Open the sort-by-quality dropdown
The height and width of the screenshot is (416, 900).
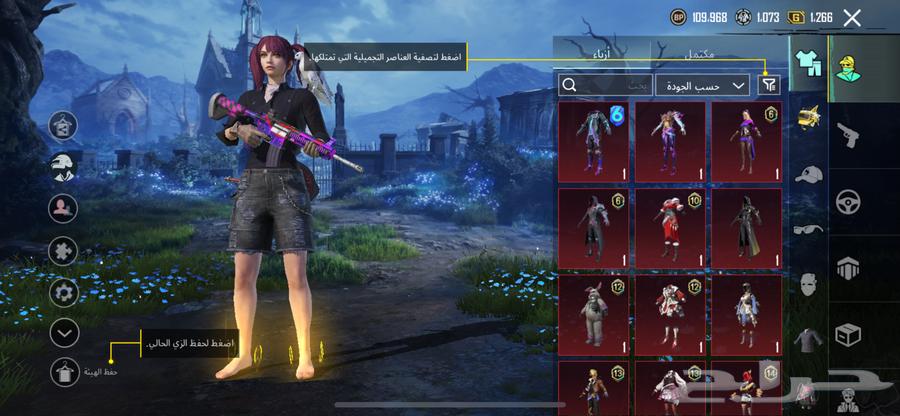tap(702, 86)
